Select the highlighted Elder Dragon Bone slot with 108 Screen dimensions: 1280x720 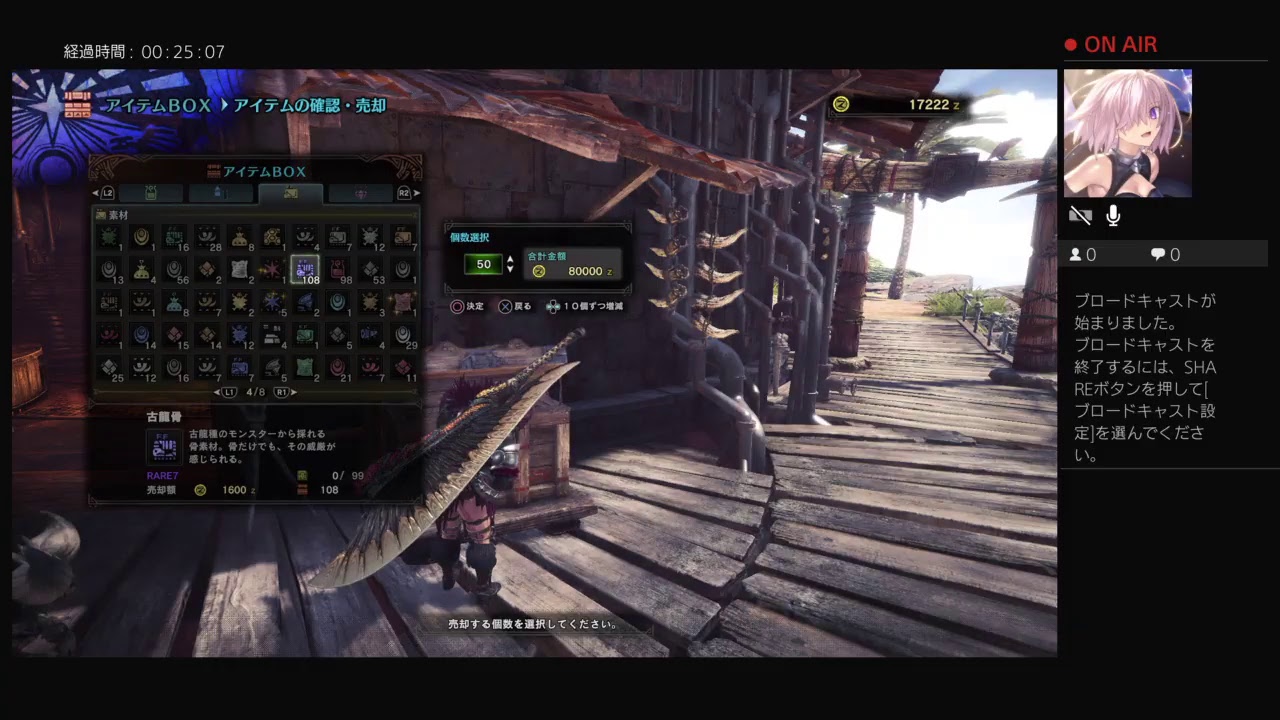coord(305,268)
